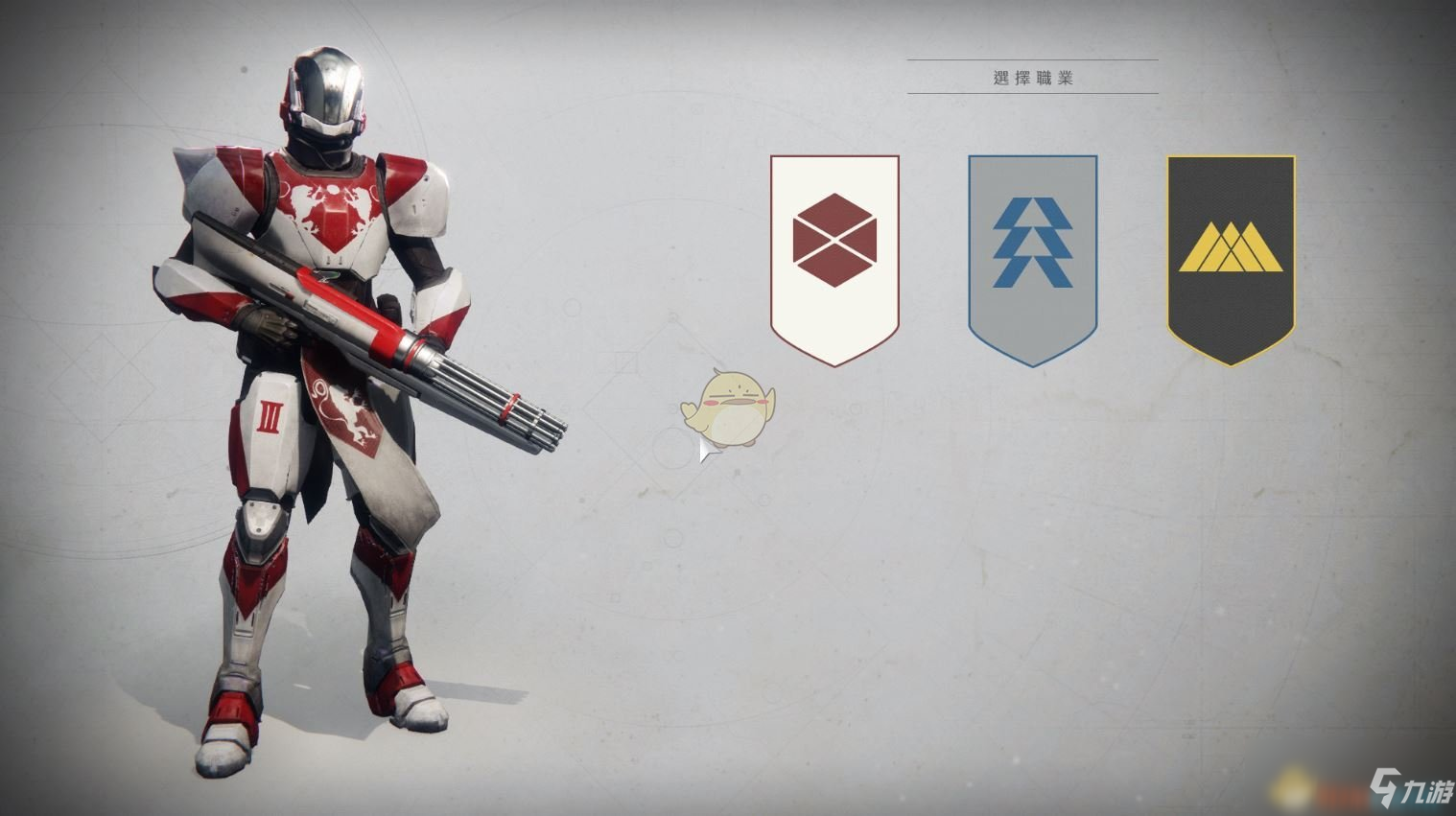Pick the yellow Warlock class banner

(1231, 257)
